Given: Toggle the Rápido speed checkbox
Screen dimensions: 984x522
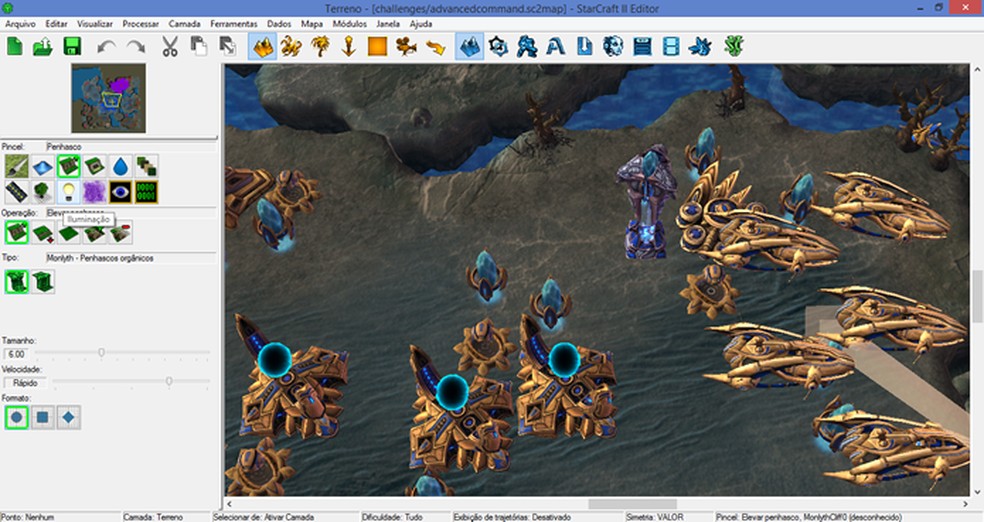Looking at the screenshot, I should [x=10, y=381].
